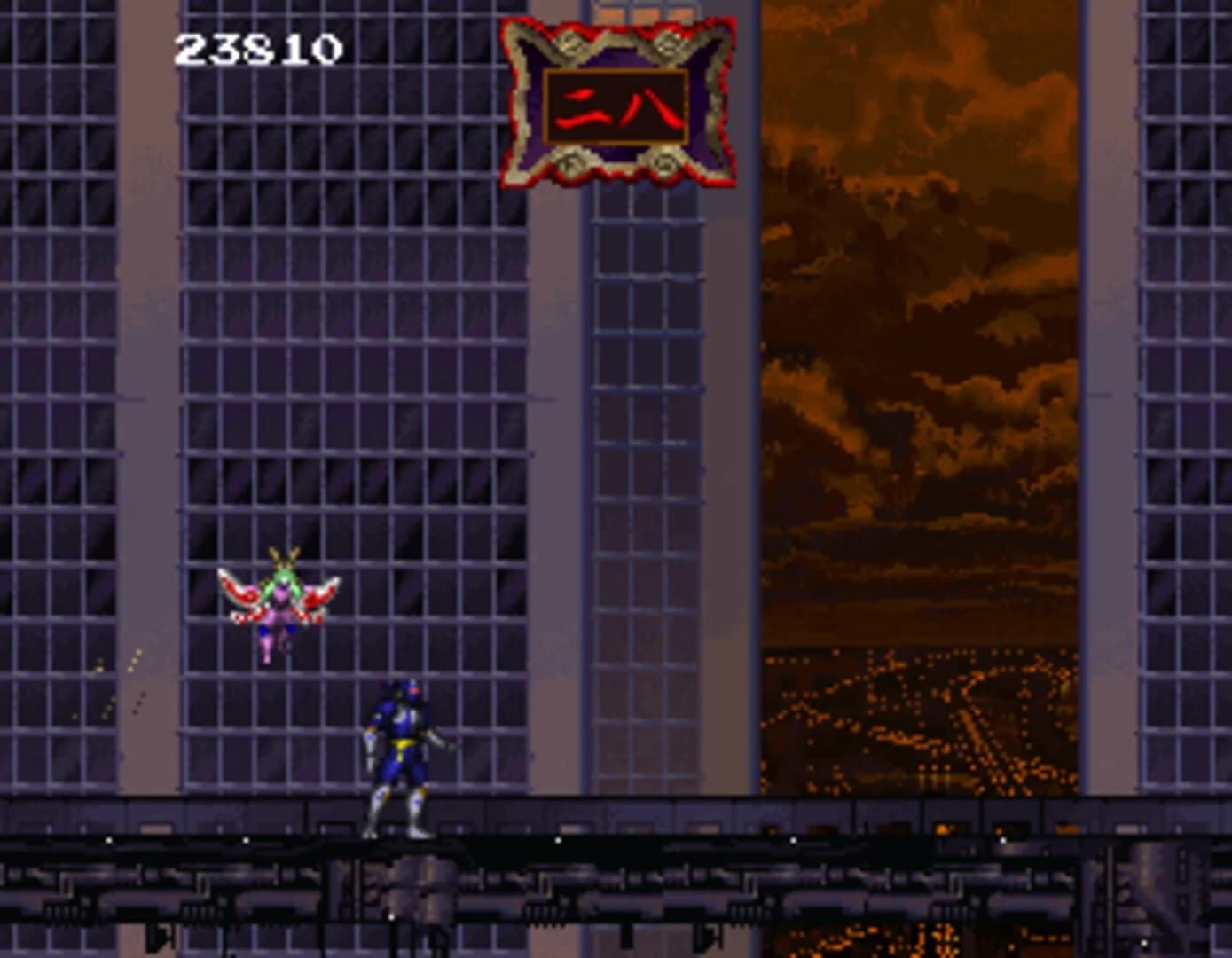1232x958 pixels.
Task: Select the fairy's golden crown headpiece
Action: (282, 561)
